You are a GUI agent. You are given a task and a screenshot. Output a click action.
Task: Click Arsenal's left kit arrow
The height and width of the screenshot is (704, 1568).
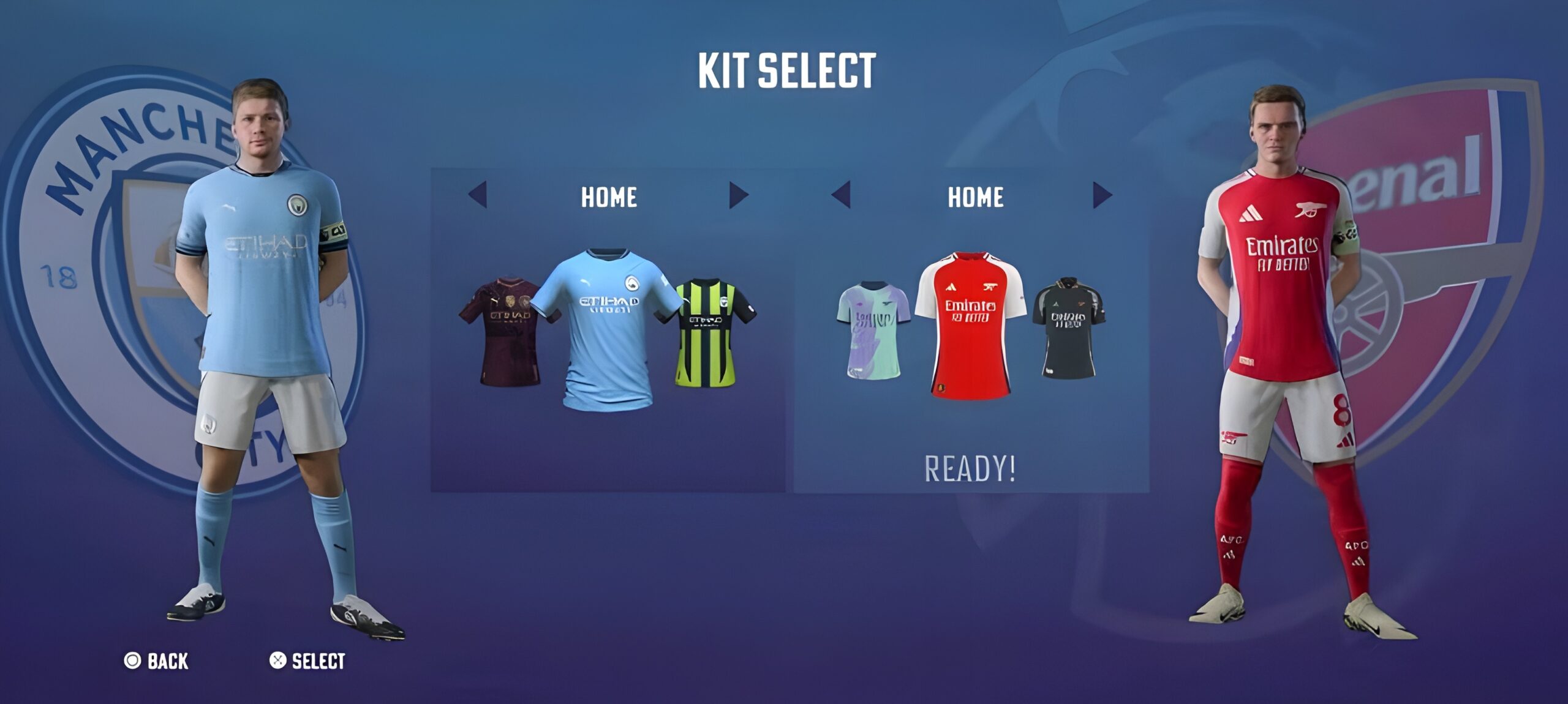[842, 195]
